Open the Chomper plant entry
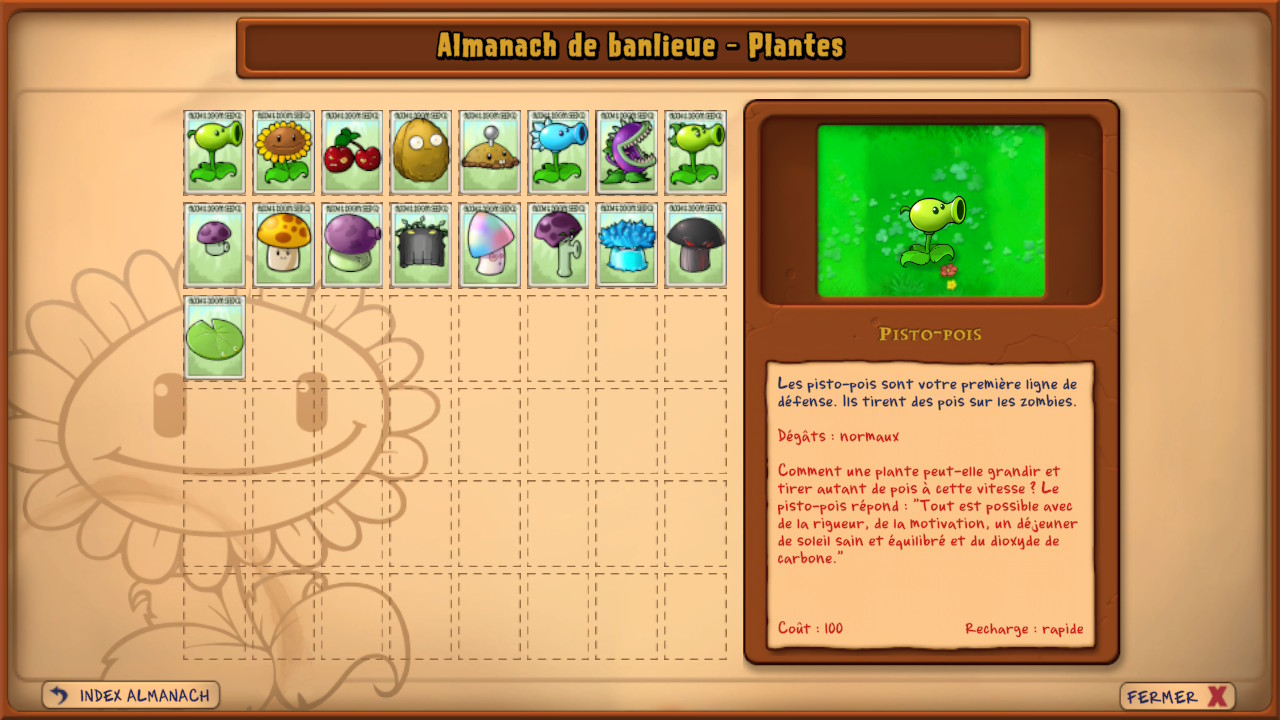The width and height of the screenshot is (1280, 720). [x=627, y=152]
